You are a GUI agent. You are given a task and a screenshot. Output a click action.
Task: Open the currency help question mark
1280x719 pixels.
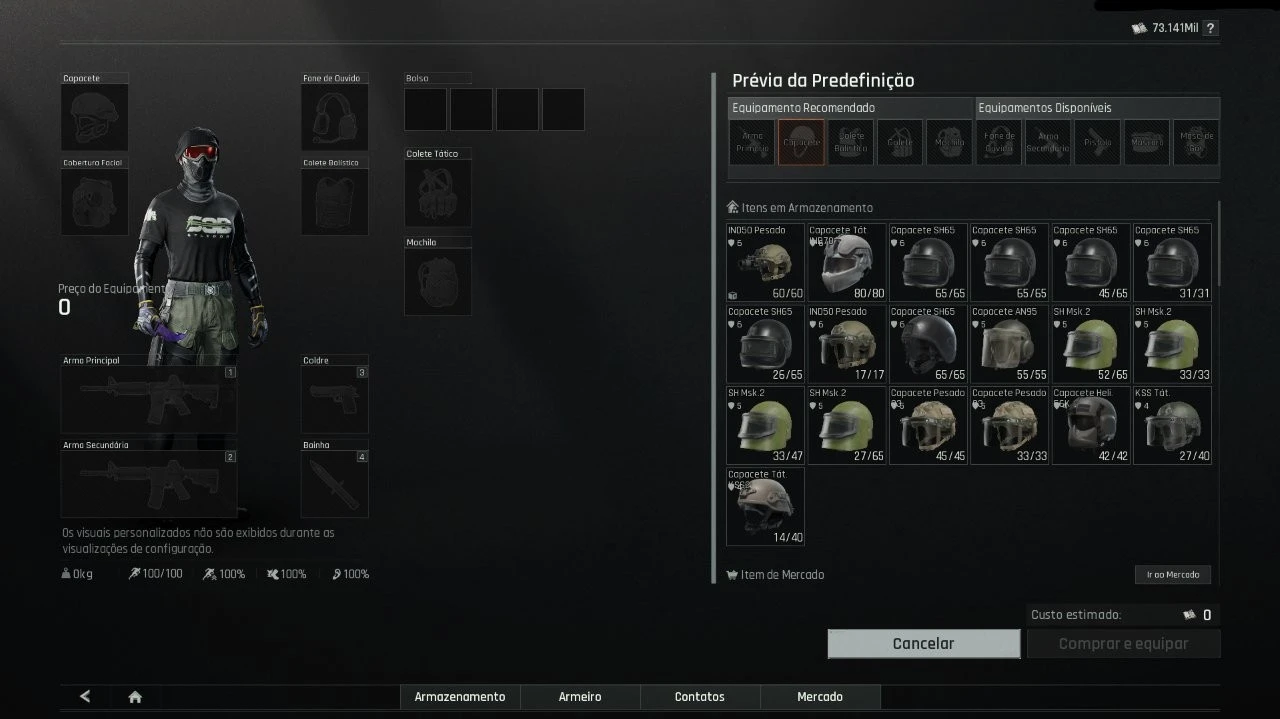(x=1210, y=29)
